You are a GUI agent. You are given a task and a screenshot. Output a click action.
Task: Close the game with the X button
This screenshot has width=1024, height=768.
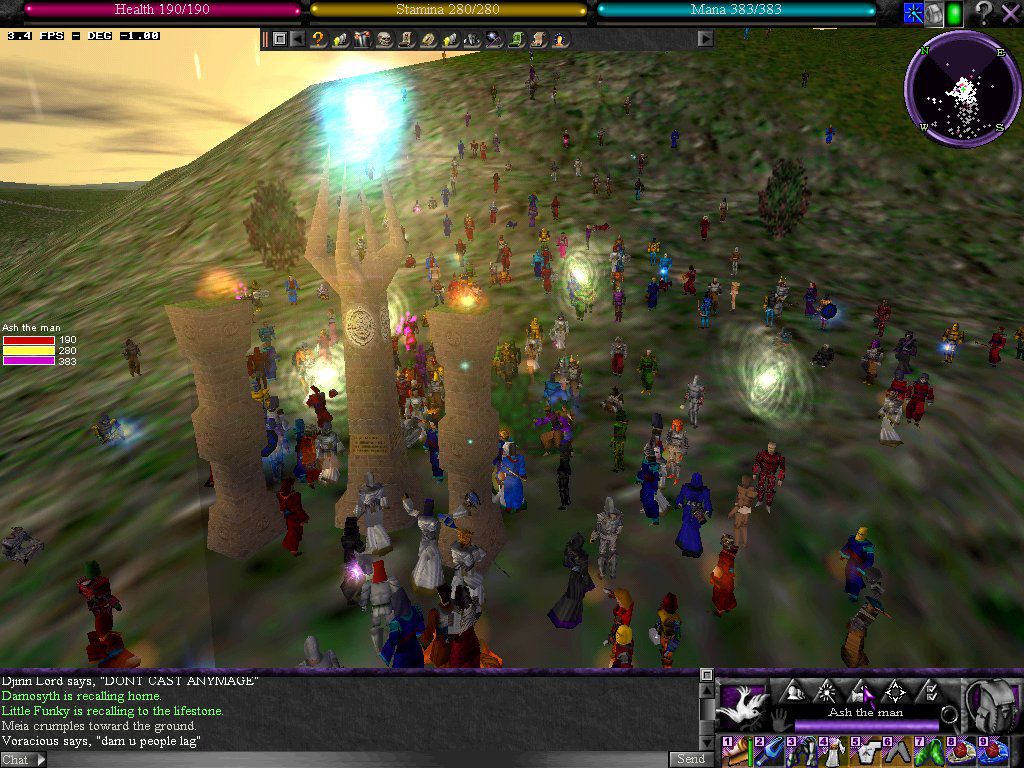1009,13
